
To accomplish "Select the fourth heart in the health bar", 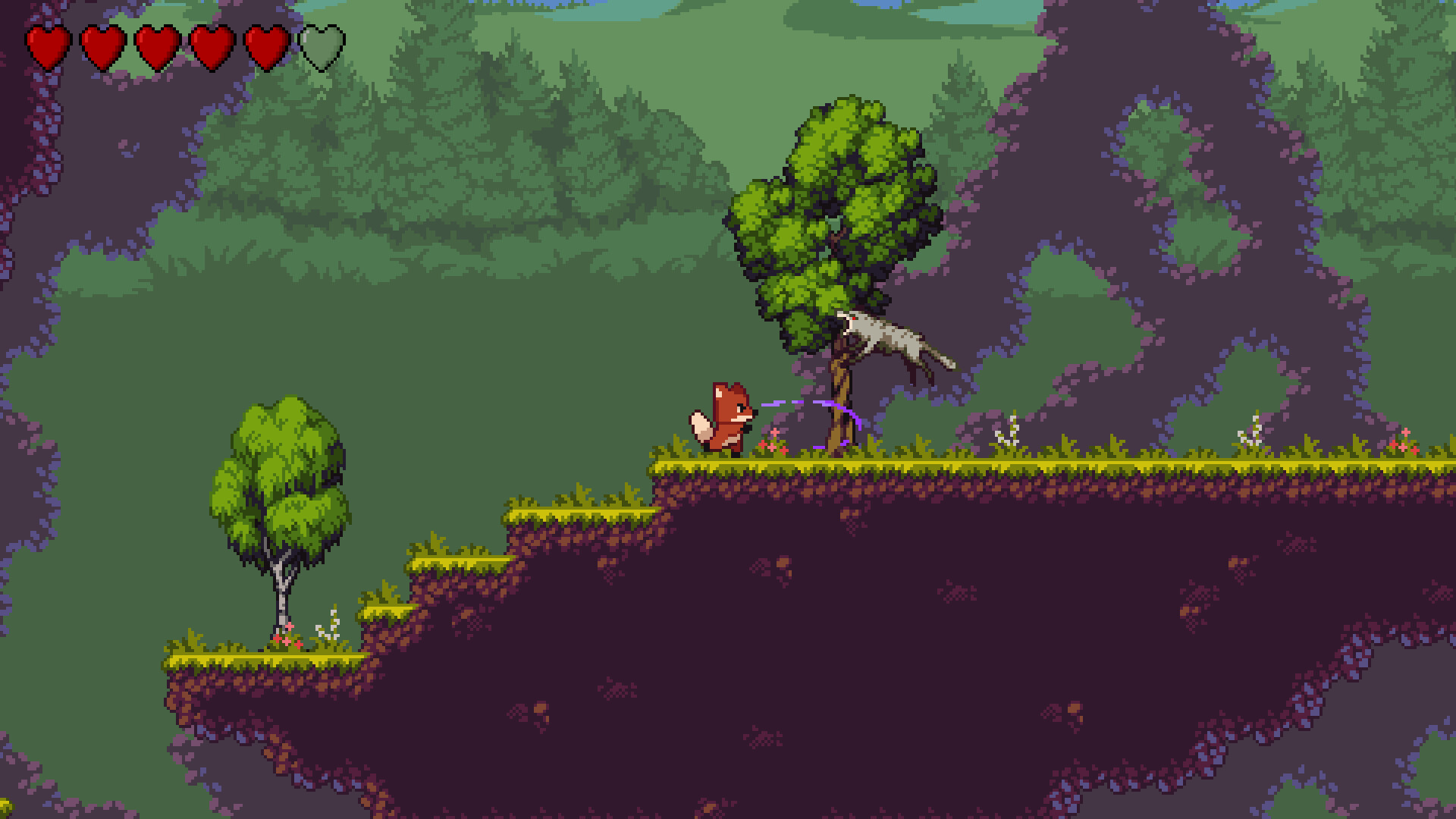I will [x=212, y=47].
